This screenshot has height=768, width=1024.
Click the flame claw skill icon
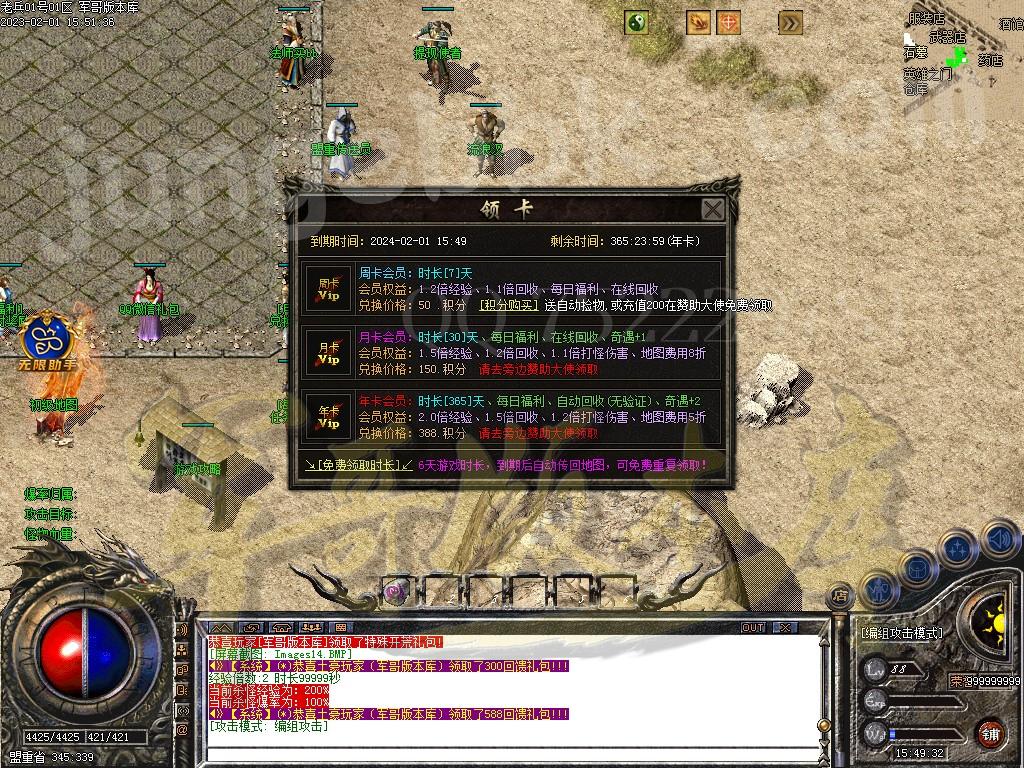(x=698, y=22)
